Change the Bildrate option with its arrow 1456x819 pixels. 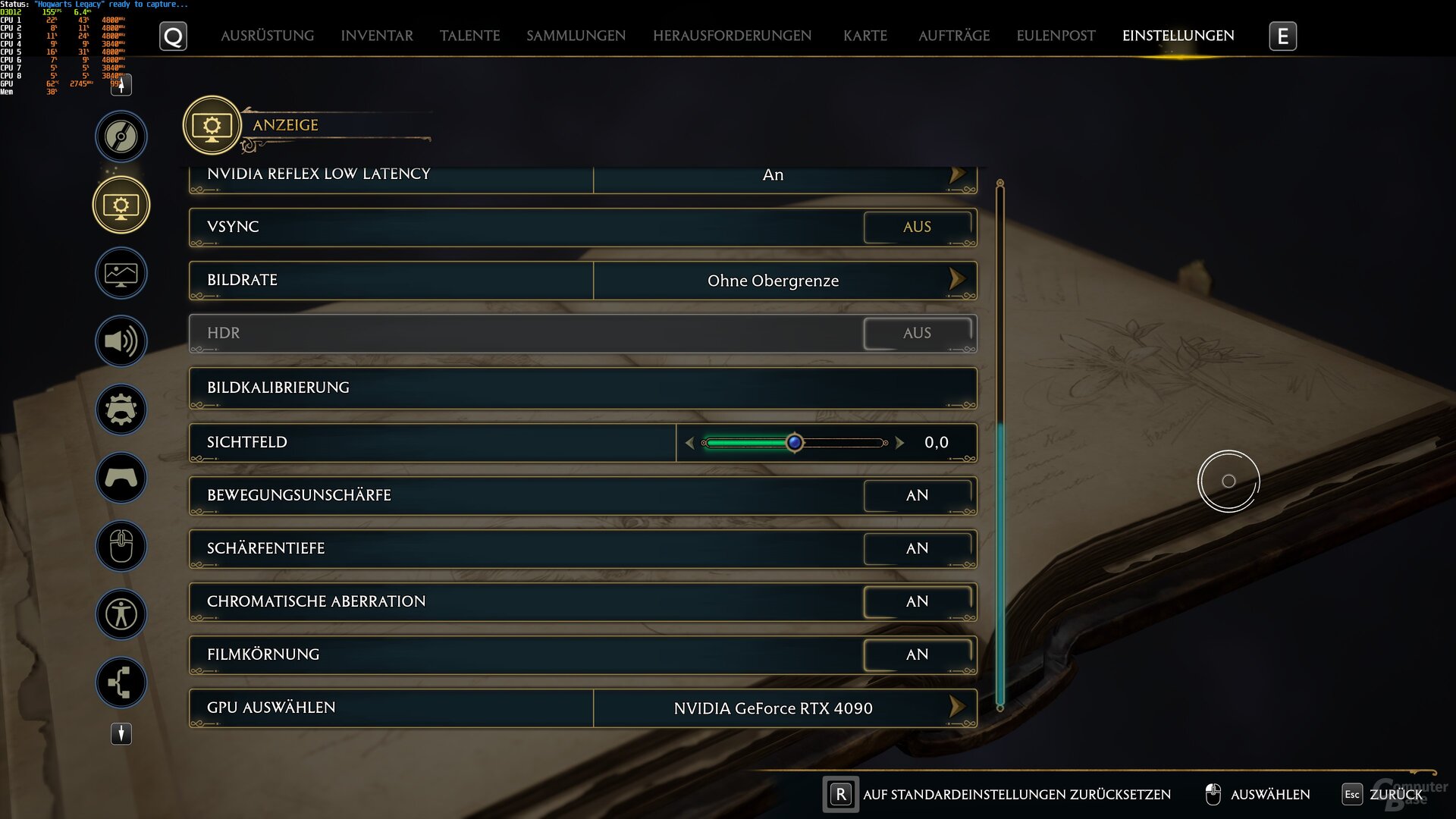click(x=957, y=280)
